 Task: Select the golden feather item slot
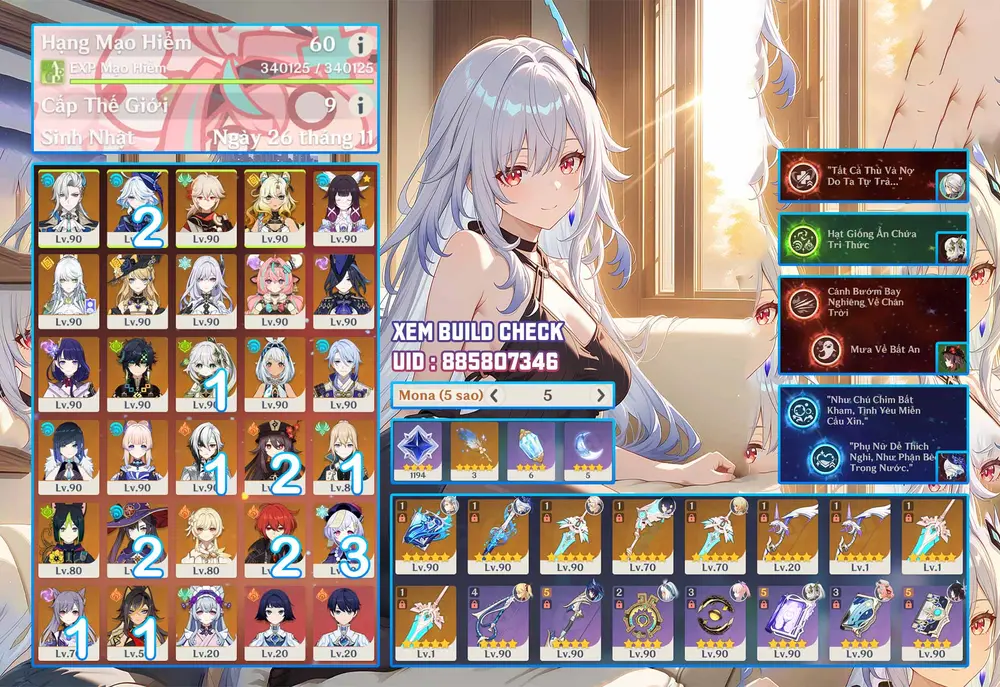point(475,451)
